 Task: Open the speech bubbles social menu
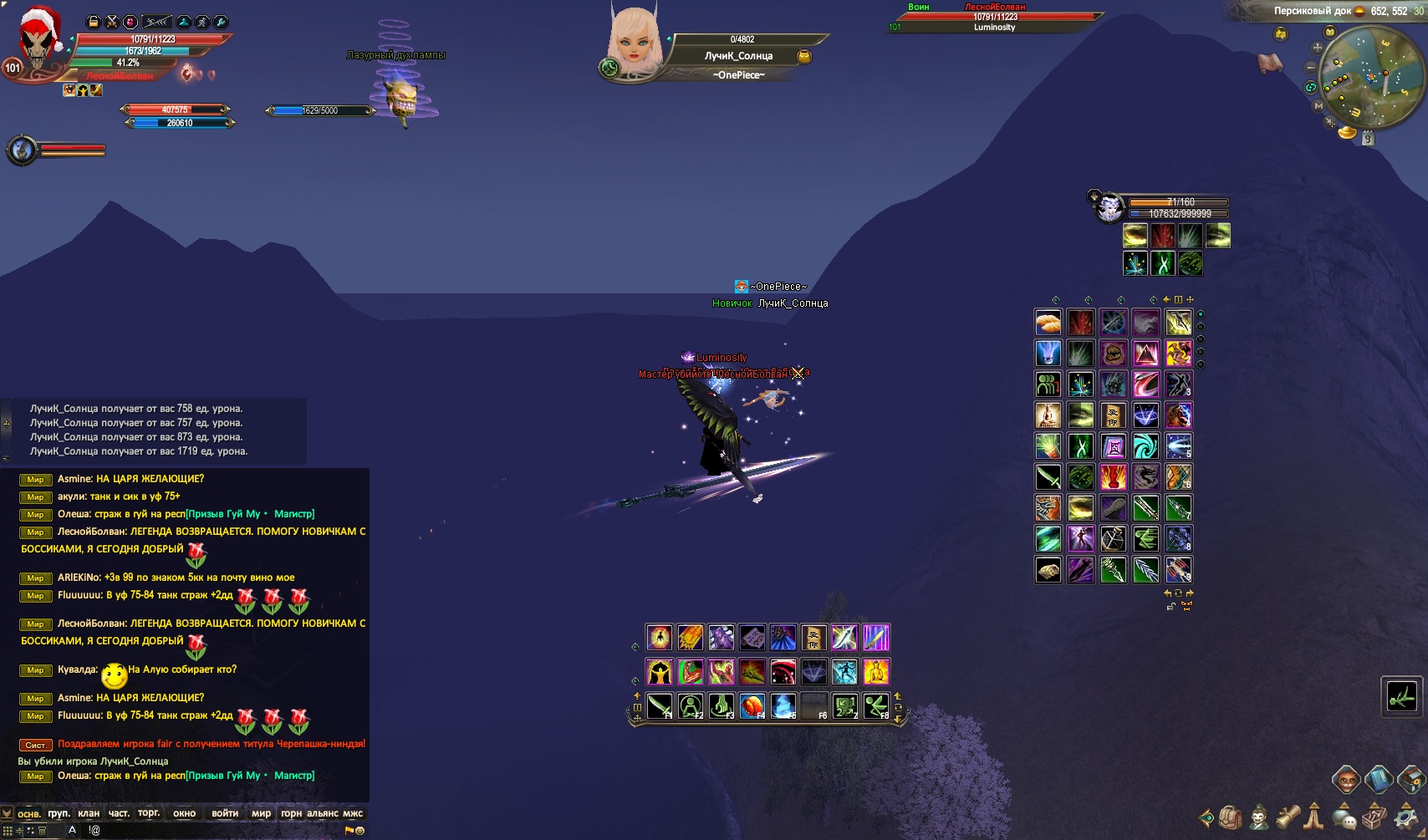coord(1344,817)
